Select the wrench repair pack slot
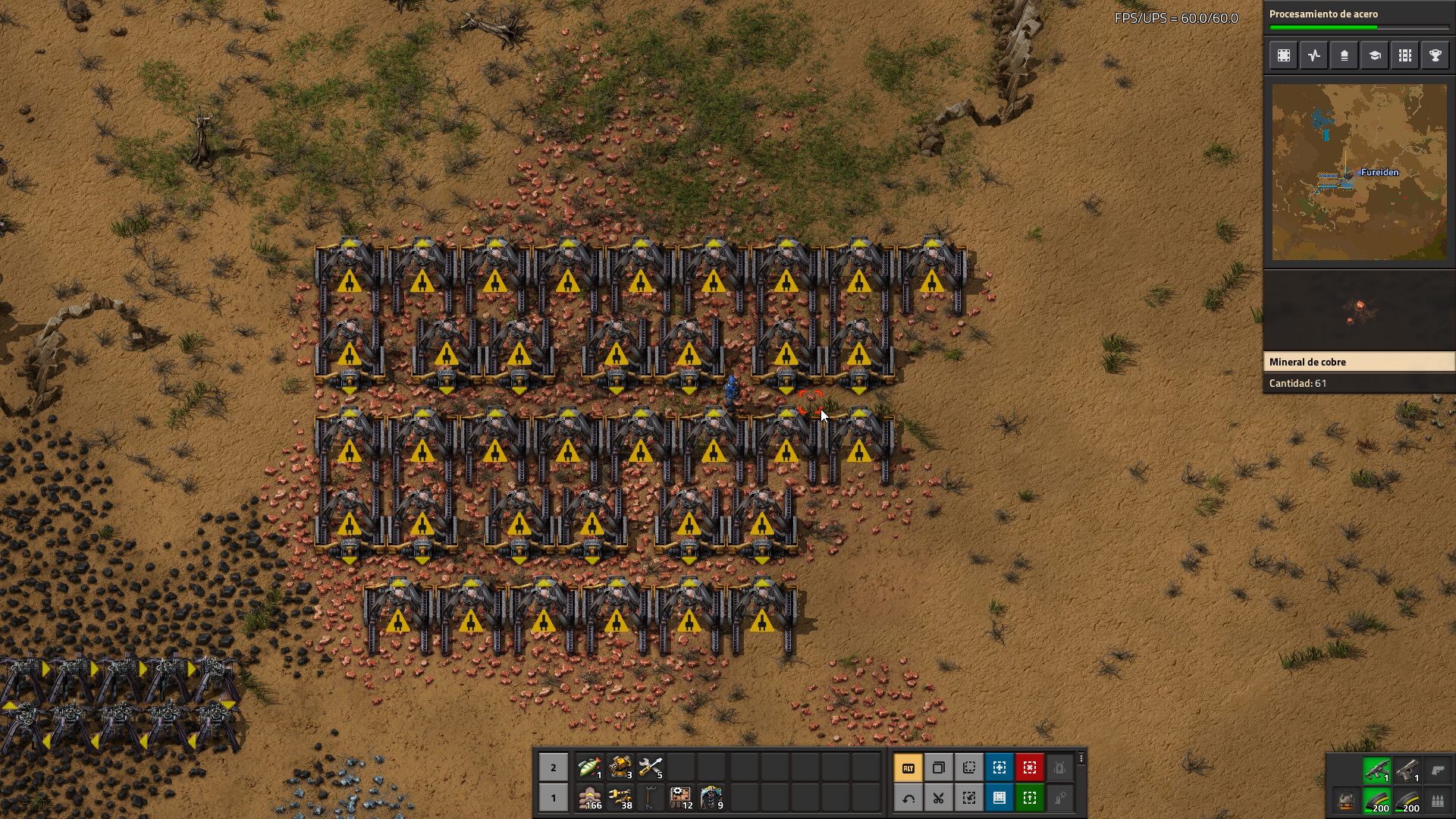Screen dimensions: 1456x819 (x=650, y=767)
